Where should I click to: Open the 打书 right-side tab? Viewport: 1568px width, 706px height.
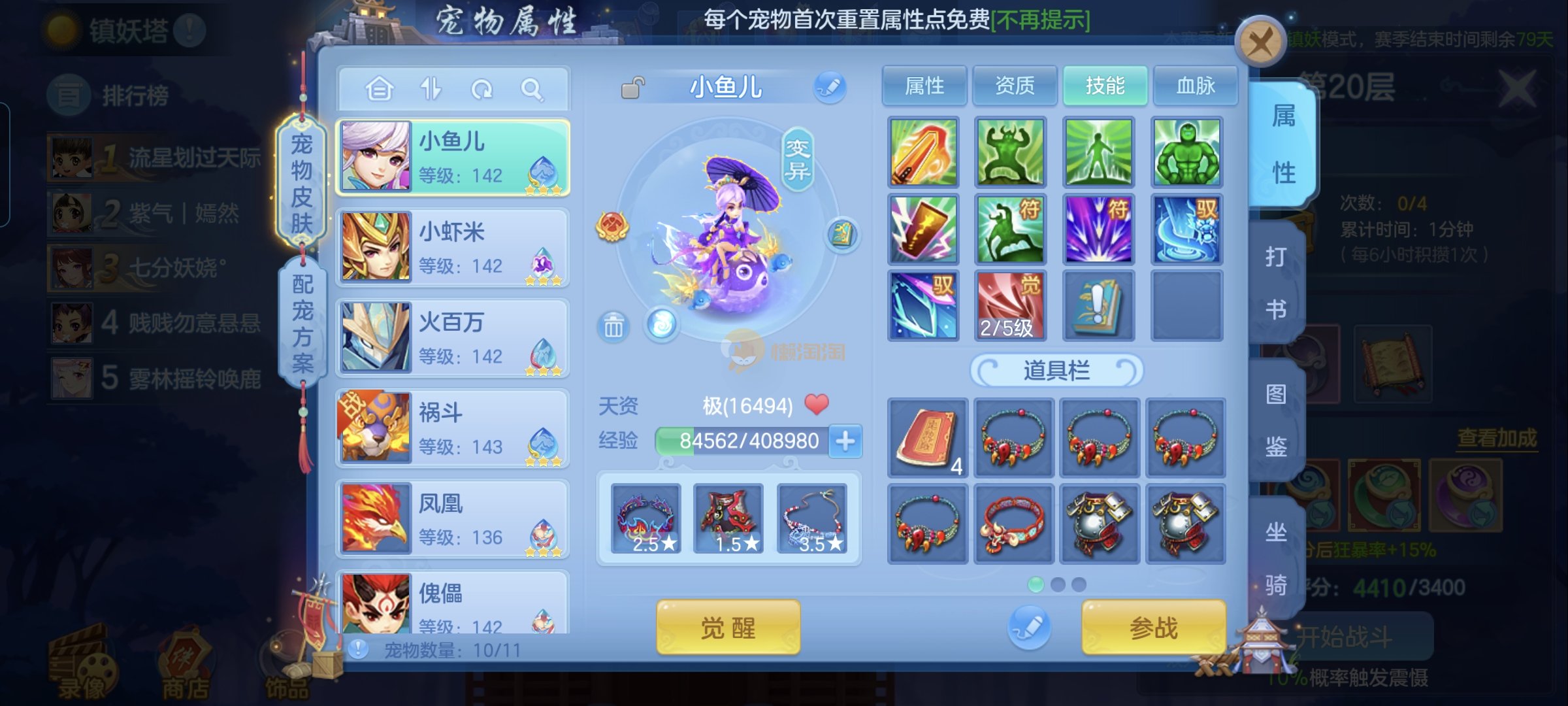(1276, 282)
